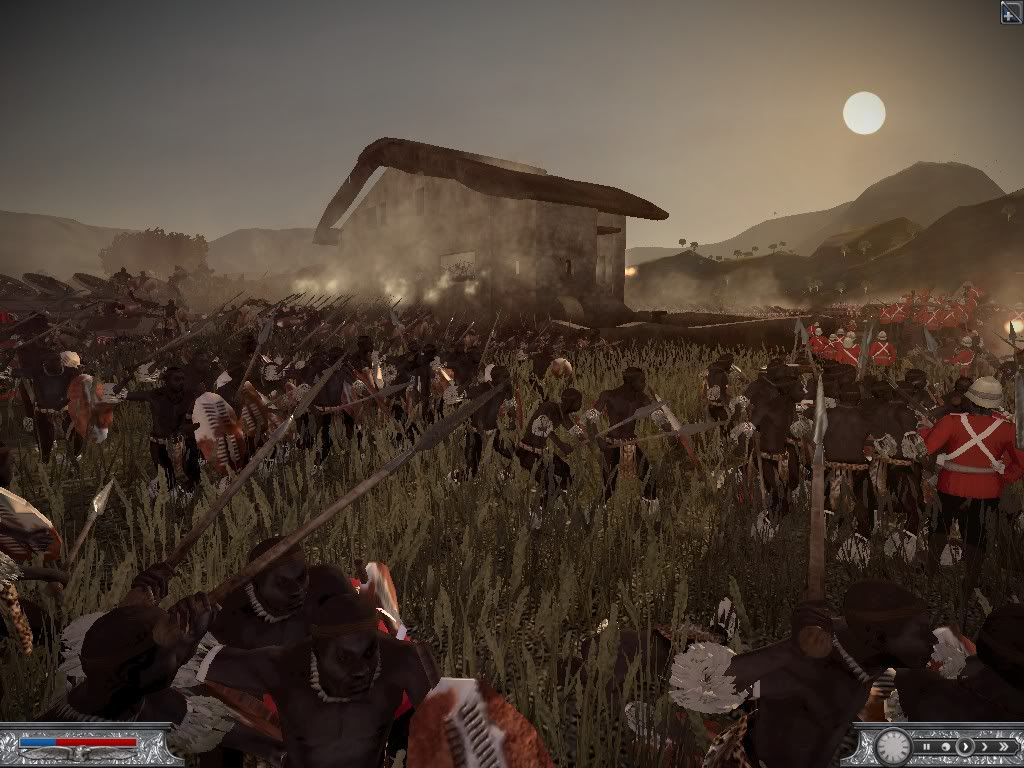Set battle to slow motion speed

click(946, 746)
